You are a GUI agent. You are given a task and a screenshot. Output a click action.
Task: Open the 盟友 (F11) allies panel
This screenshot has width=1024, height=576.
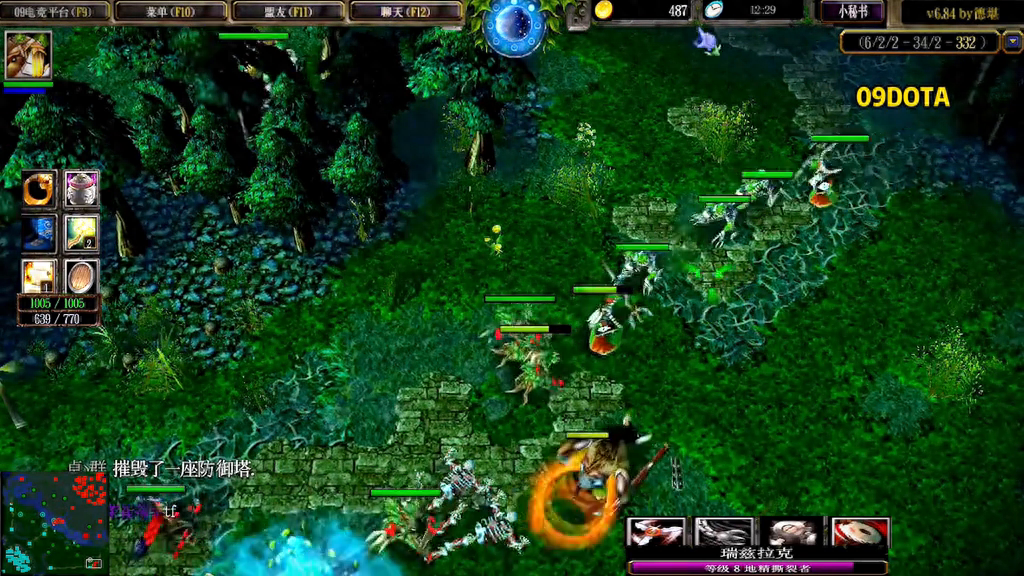tap(288, 12)
